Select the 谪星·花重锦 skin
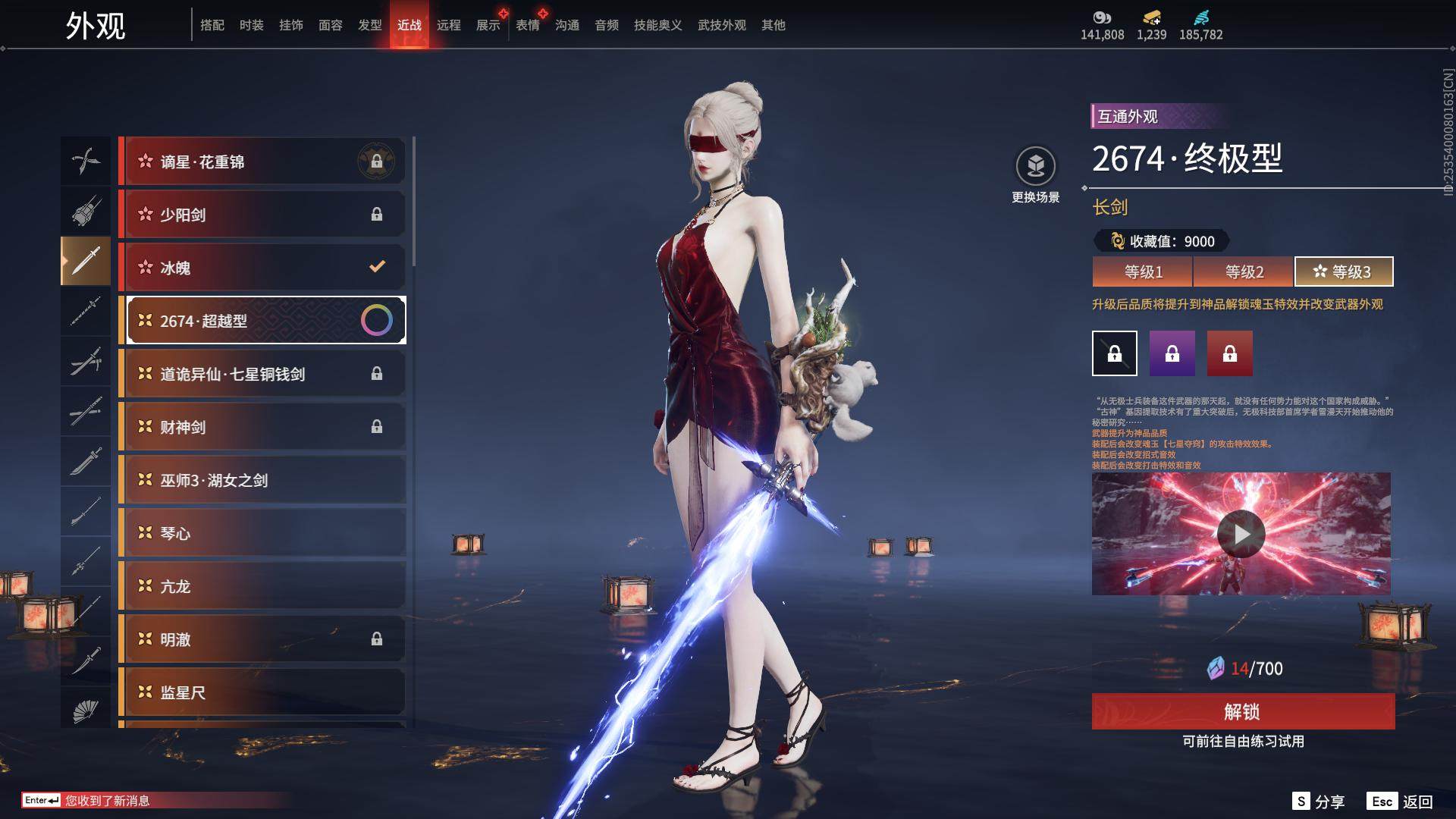 click(262, 162)
